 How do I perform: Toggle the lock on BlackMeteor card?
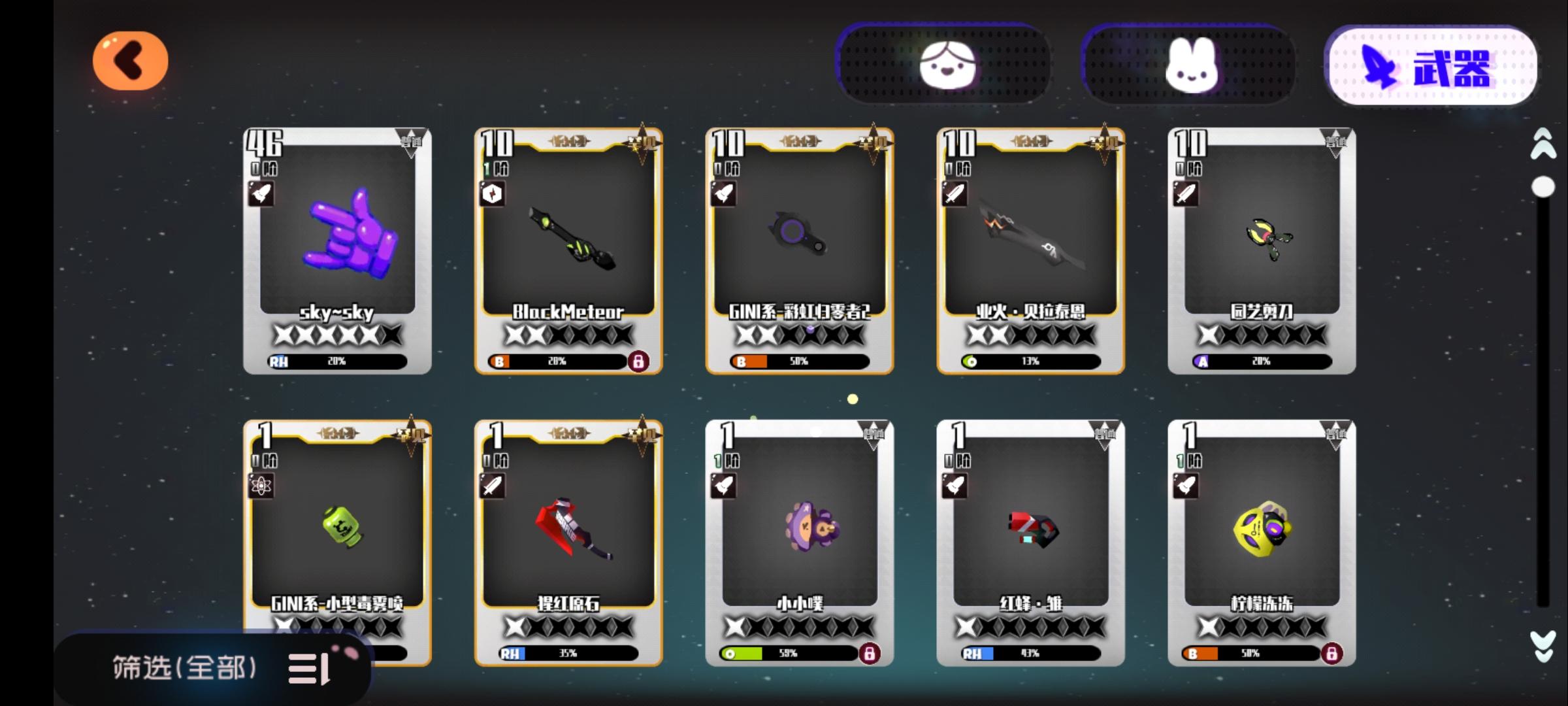tap(639, 360)
